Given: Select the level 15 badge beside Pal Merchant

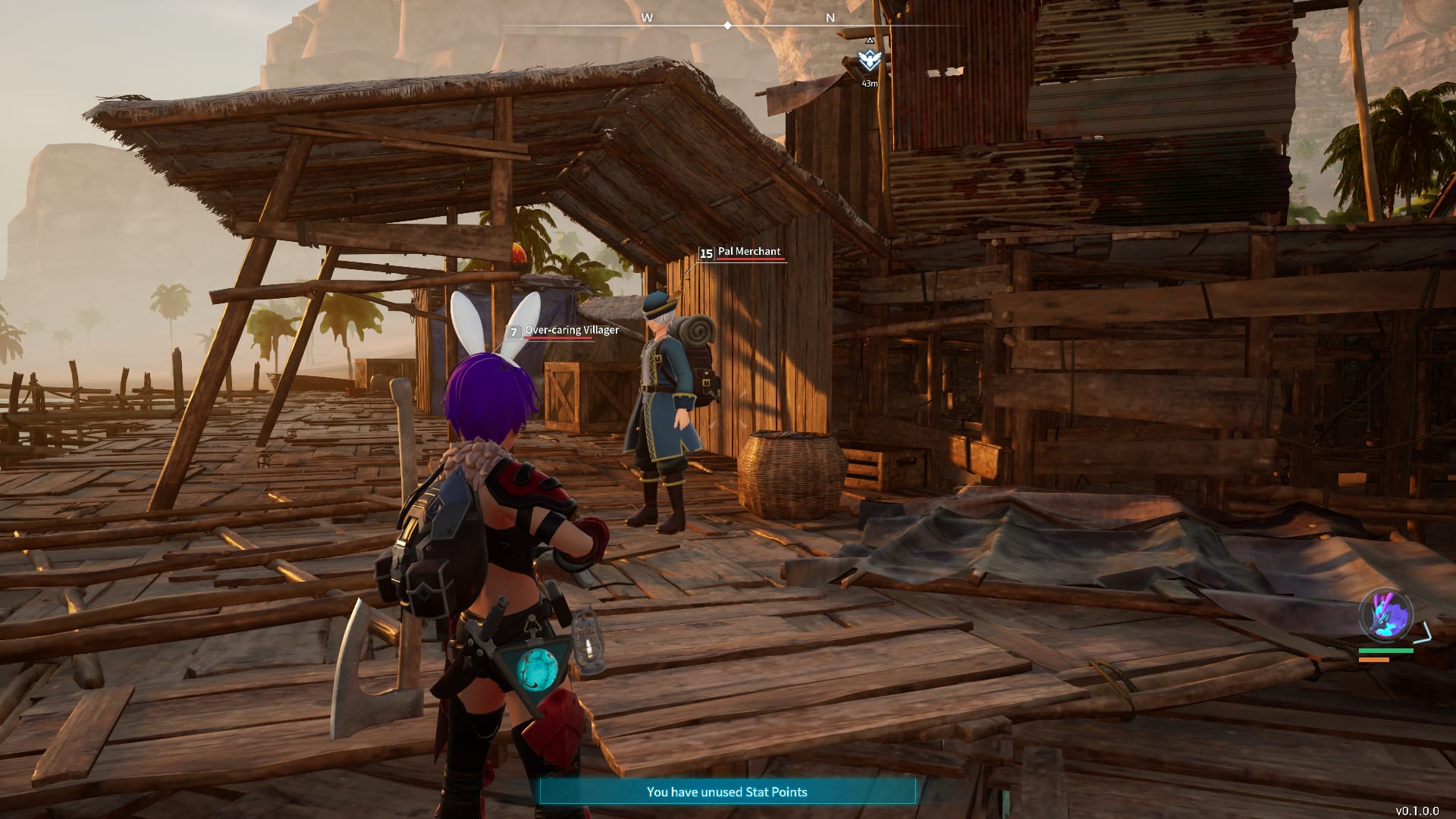Looking at the screenshot, I should (706, 252).
